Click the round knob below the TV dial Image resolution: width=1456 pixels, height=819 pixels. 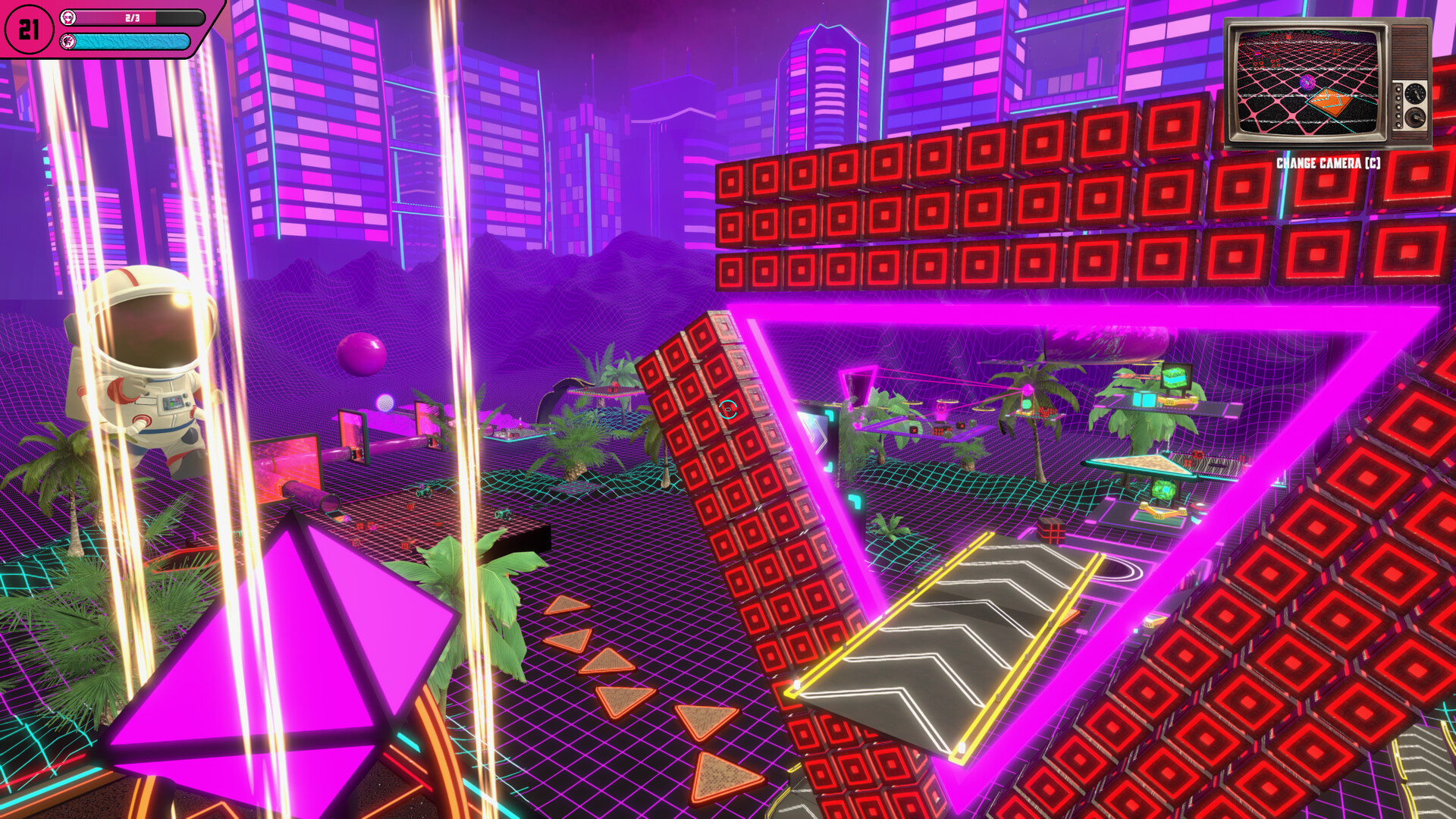point(1414,115)
